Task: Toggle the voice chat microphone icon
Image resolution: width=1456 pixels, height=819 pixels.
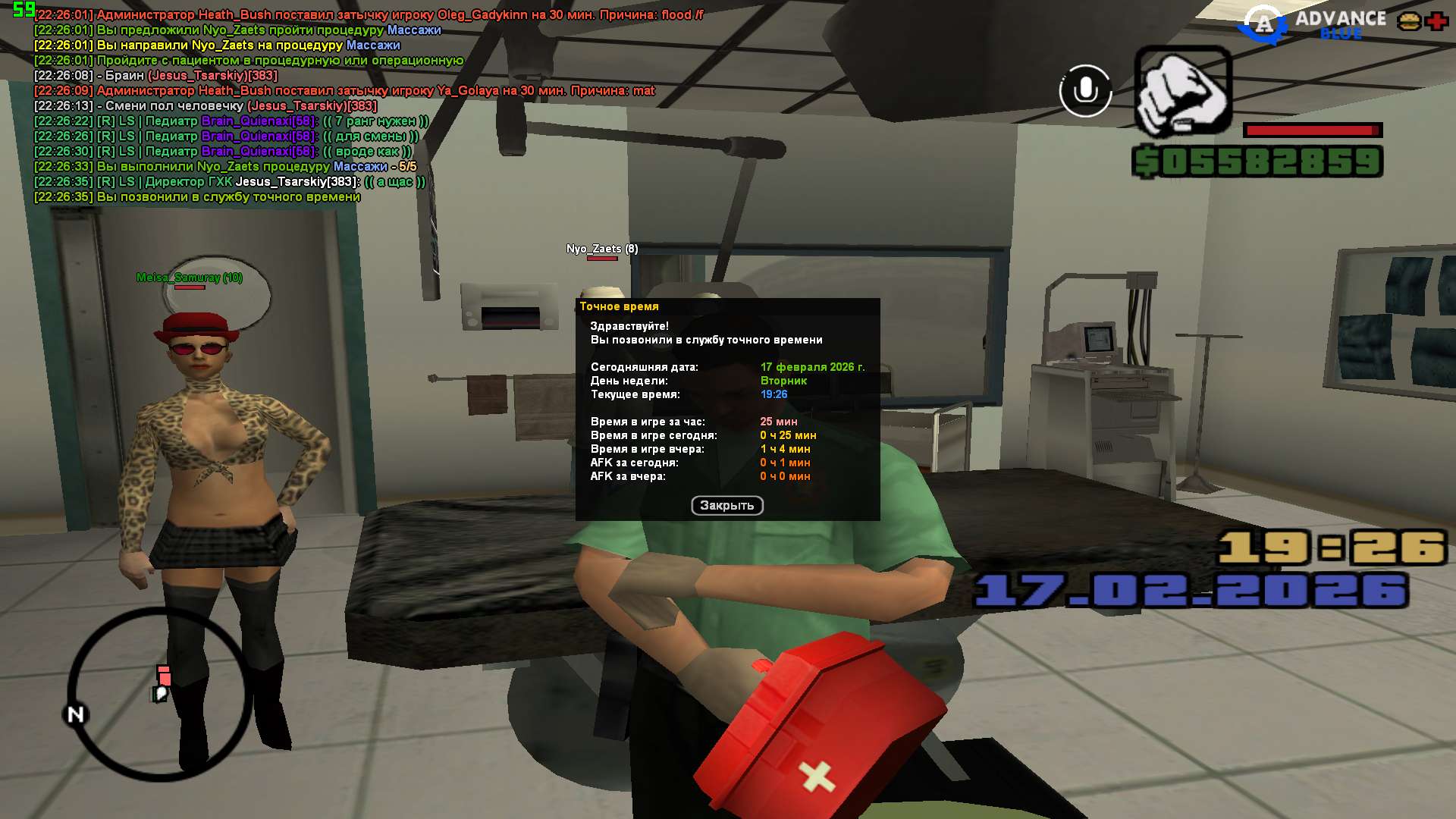Action: pos(1085,91)
